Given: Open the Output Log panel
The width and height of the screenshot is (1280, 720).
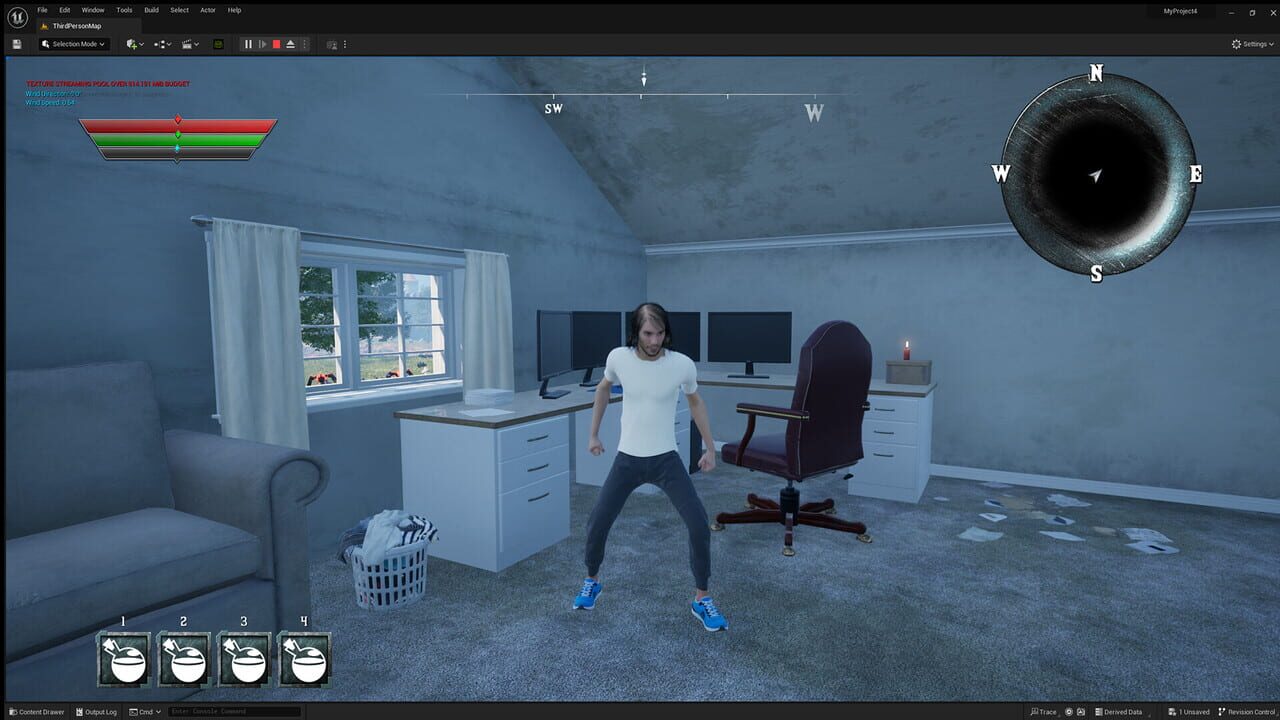Looking at the screenshot, I should [96, 711].
